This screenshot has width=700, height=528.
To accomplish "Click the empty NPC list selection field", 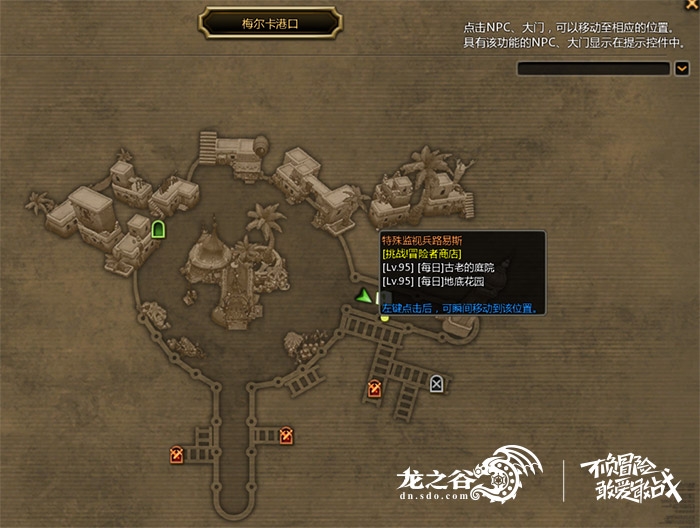I will coord(593,68).
